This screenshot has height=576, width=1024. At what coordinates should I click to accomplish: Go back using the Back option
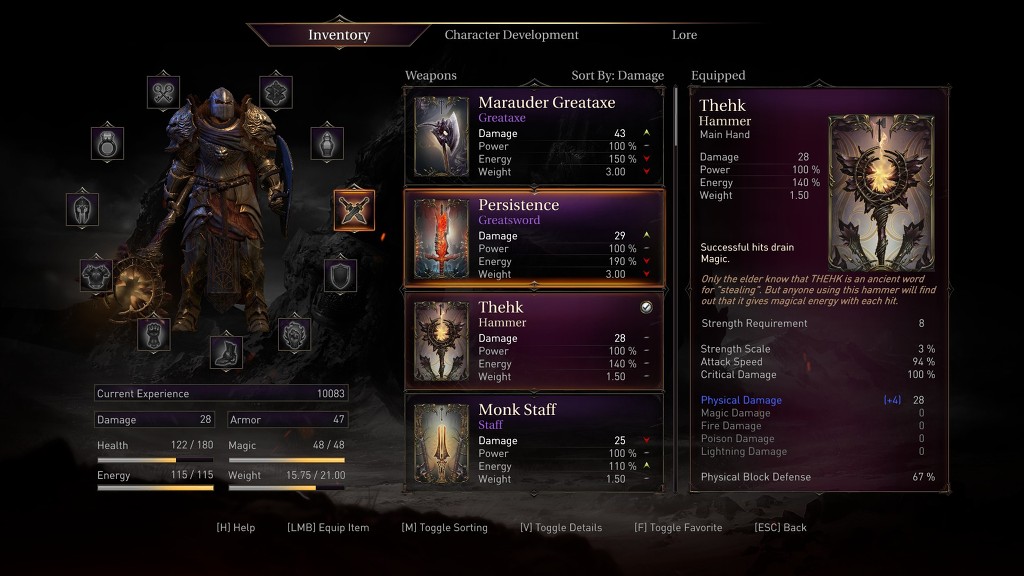coord(780,528)
